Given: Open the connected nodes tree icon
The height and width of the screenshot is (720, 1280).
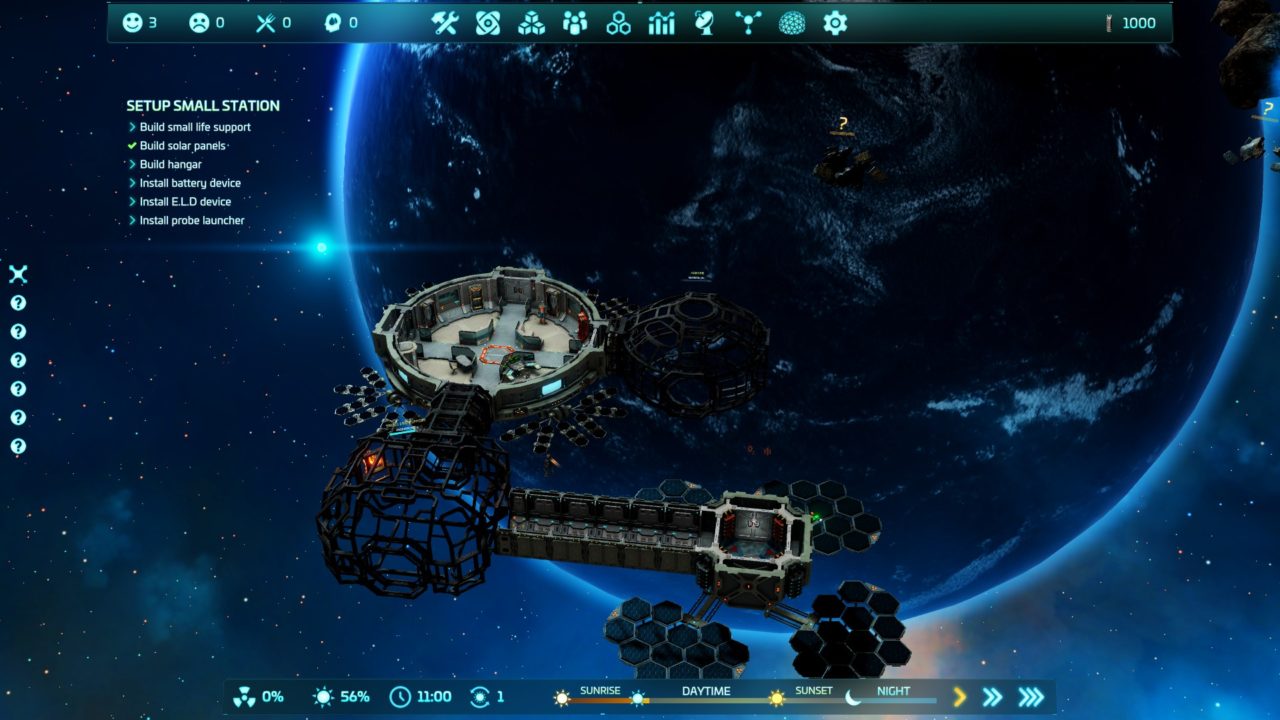Looking at the screenshot, I should pos(748,23).
